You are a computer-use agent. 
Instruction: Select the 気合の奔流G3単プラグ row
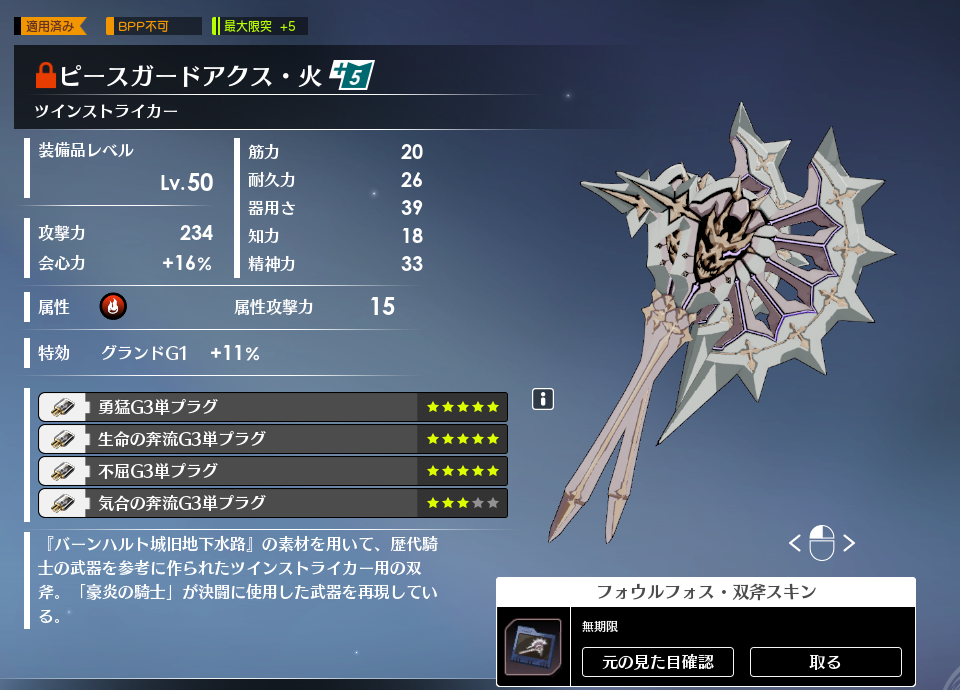272,503
